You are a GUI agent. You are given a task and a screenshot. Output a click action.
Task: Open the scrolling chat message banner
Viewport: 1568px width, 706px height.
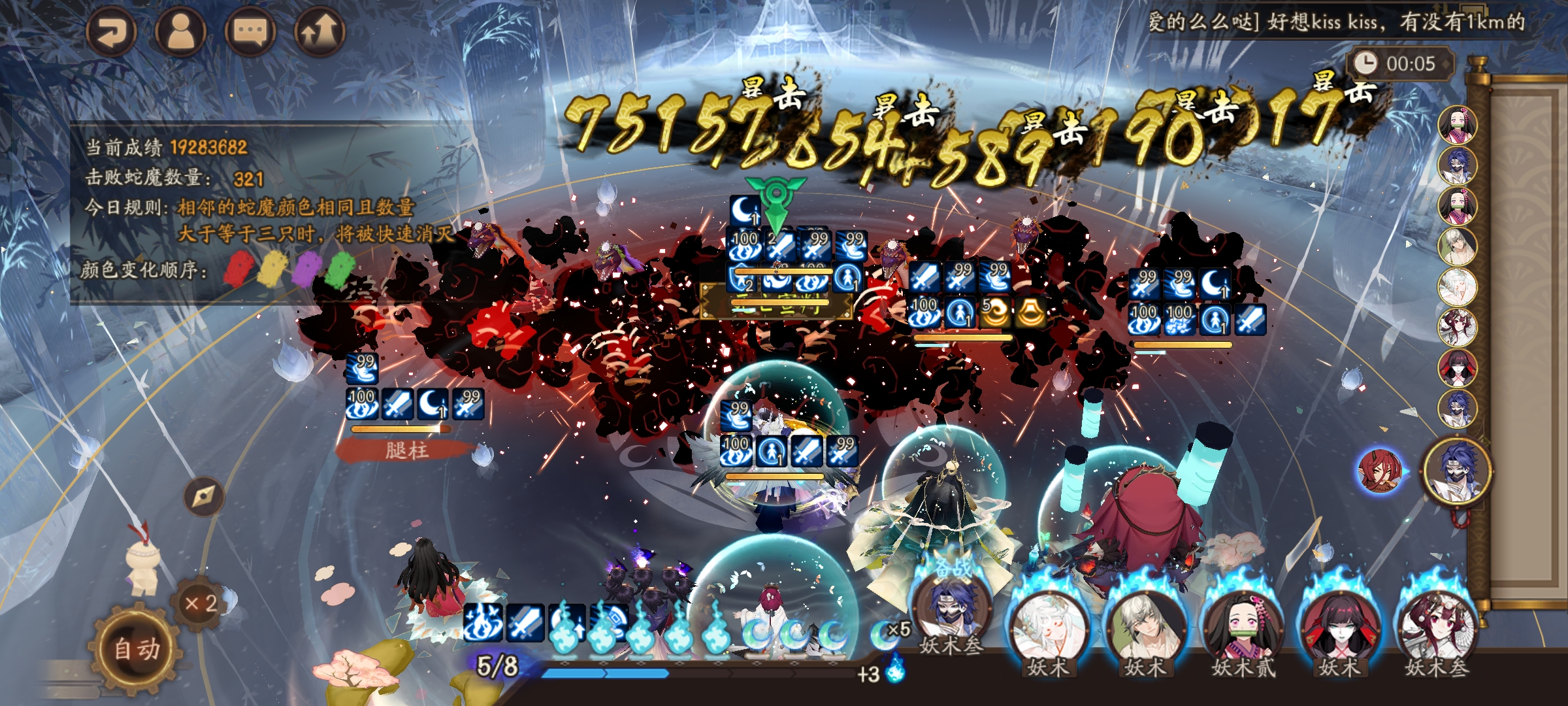click(x=1336, y=22)
